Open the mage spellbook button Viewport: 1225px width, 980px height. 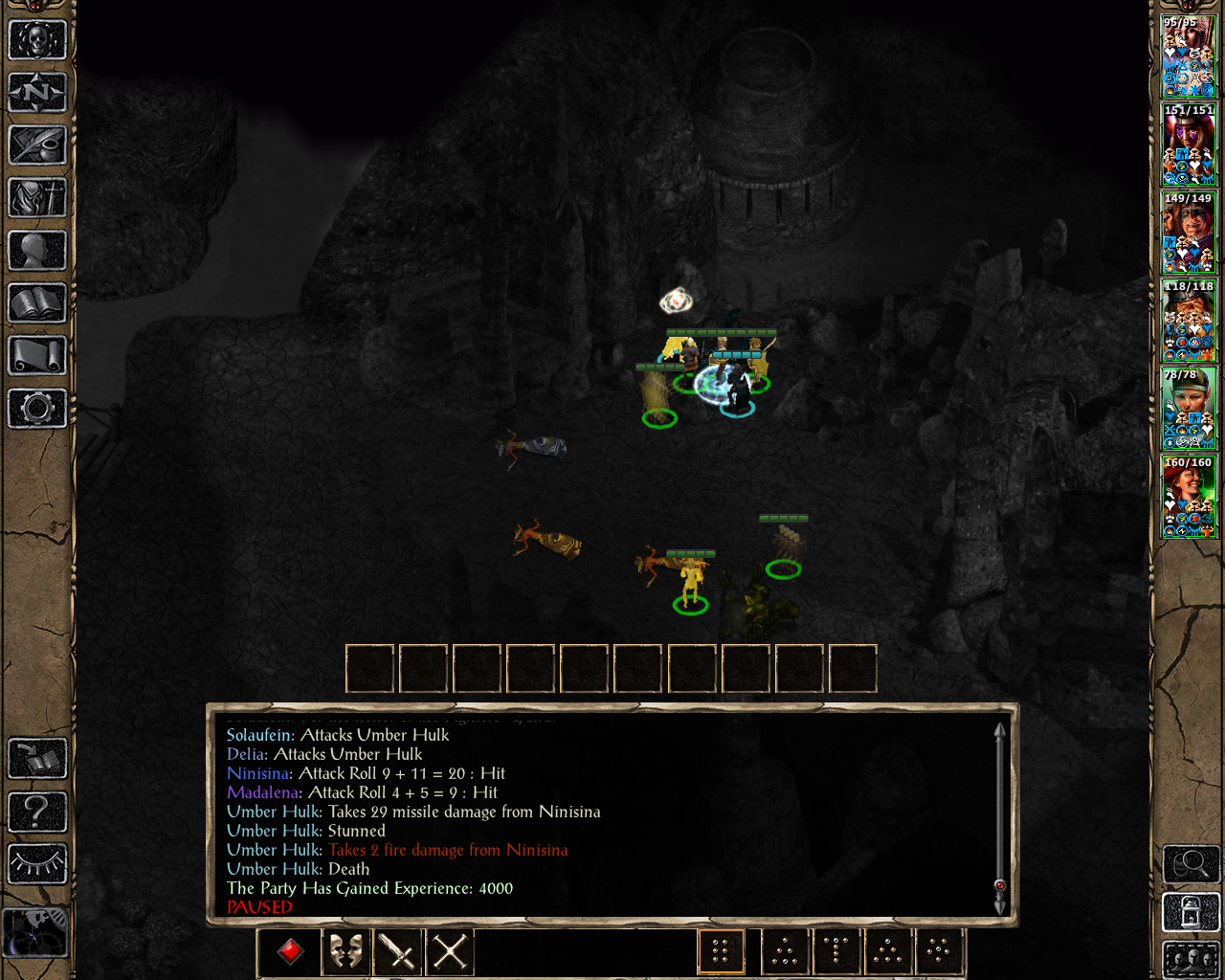click(x=37, y=303)
